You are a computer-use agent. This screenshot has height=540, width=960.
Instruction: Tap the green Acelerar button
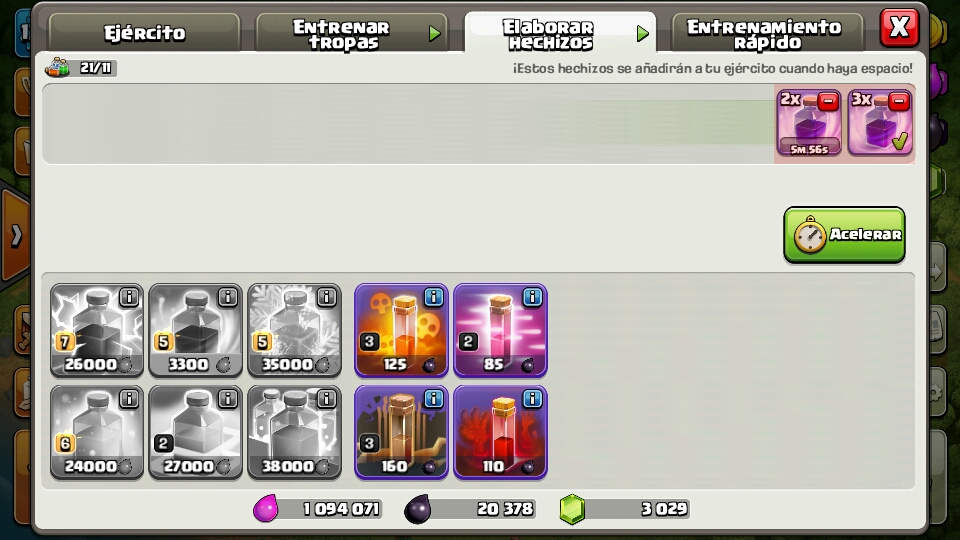pos(844,235)
